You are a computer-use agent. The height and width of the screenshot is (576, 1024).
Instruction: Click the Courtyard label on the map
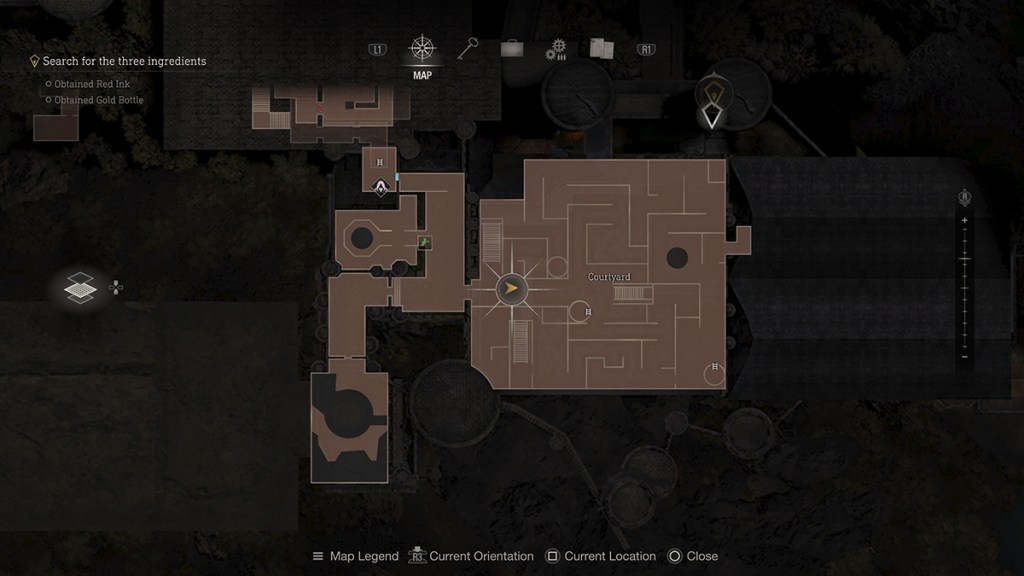[x=609, y=277]
